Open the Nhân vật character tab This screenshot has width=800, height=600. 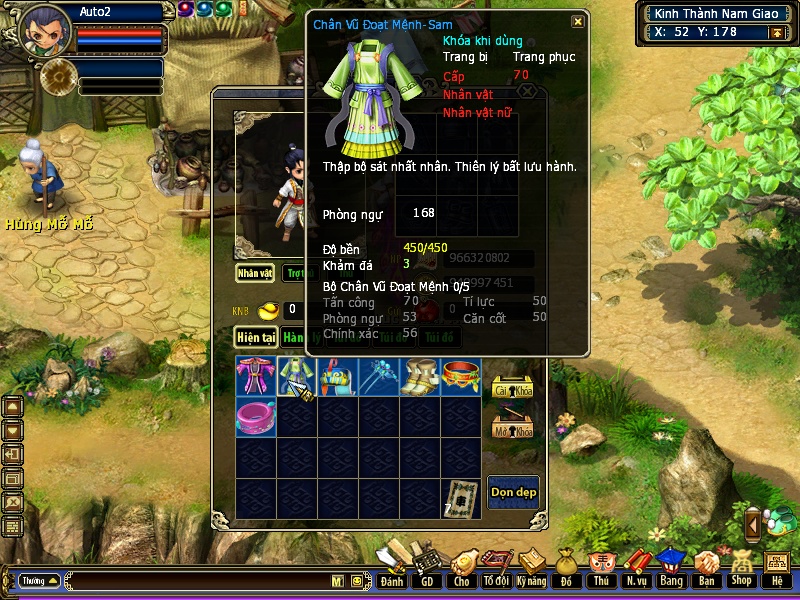255,272
